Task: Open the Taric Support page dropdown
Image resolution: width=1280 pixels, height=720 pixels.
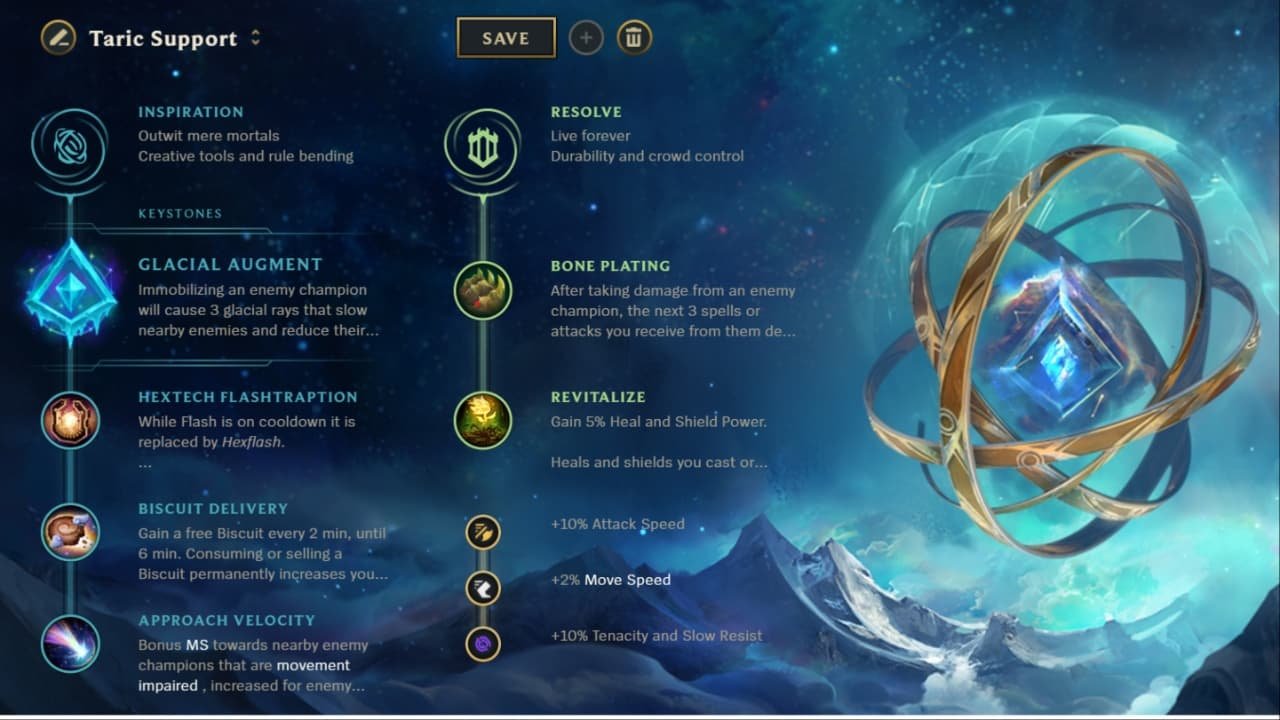Action: click(163, 38)
